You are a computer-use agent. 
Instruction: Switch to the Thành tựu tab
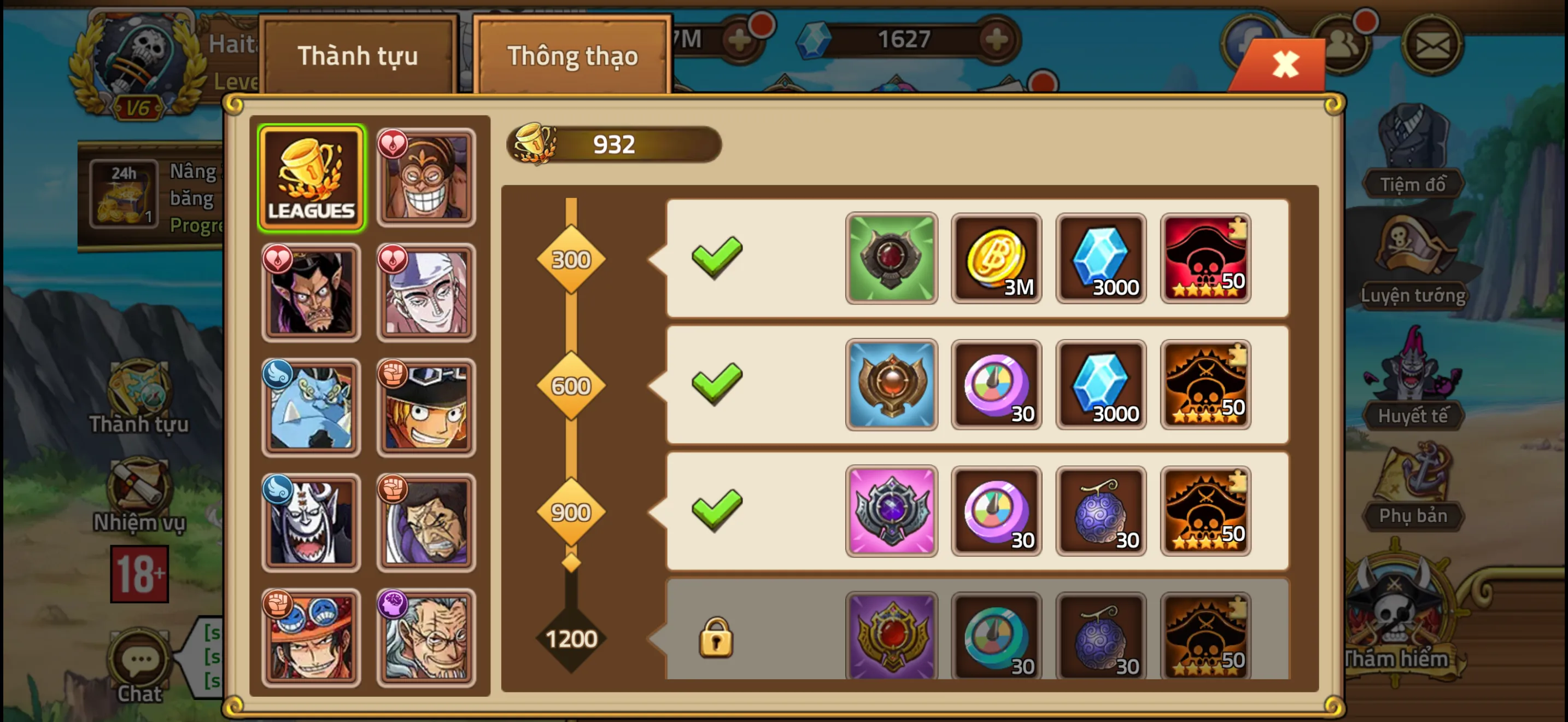coord(358,56)
